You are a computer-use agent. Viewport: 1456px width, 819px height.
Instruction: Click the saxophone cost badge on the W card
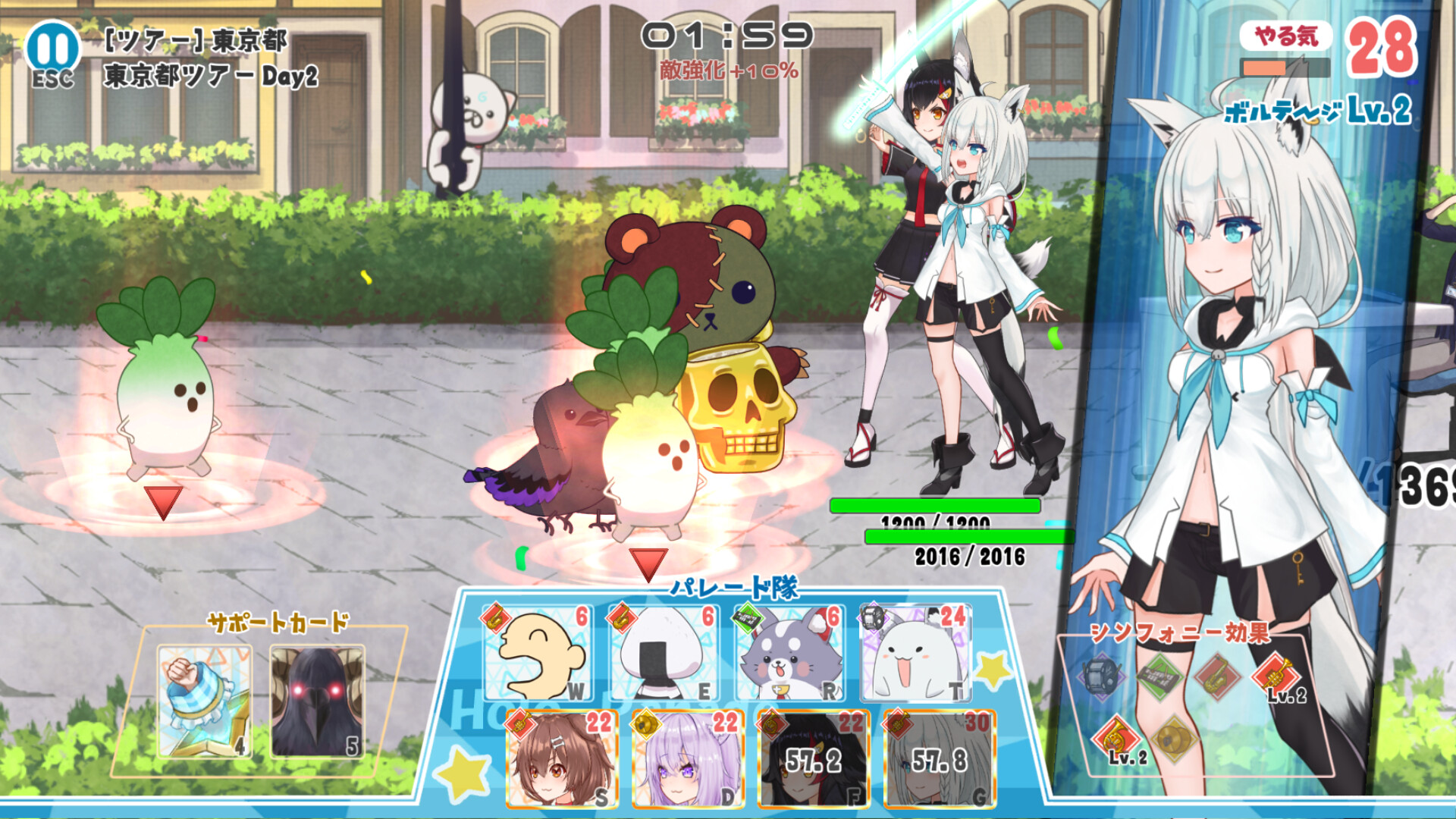[x=496, y=620]
